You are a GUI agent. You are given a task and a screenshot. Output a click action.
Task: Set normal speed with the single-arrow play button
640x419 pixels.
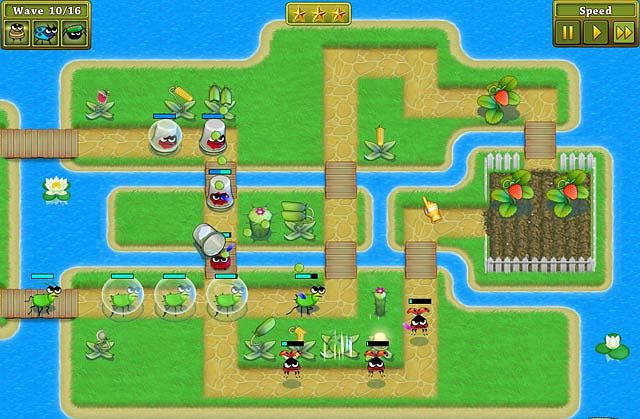(596, 32)
